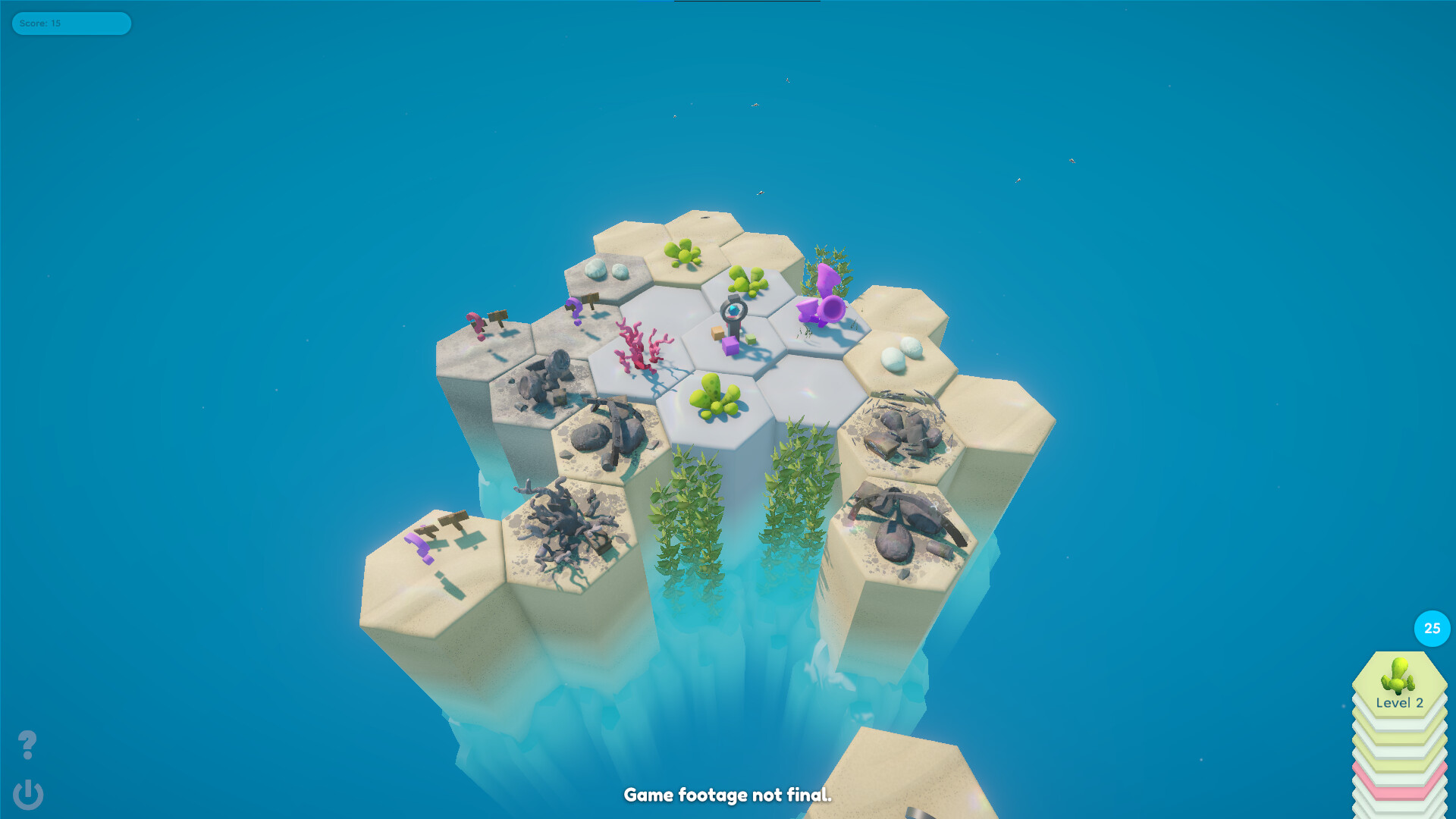Click the Game footage not final text
This screenshot has height=819, width=1456.
727,795
